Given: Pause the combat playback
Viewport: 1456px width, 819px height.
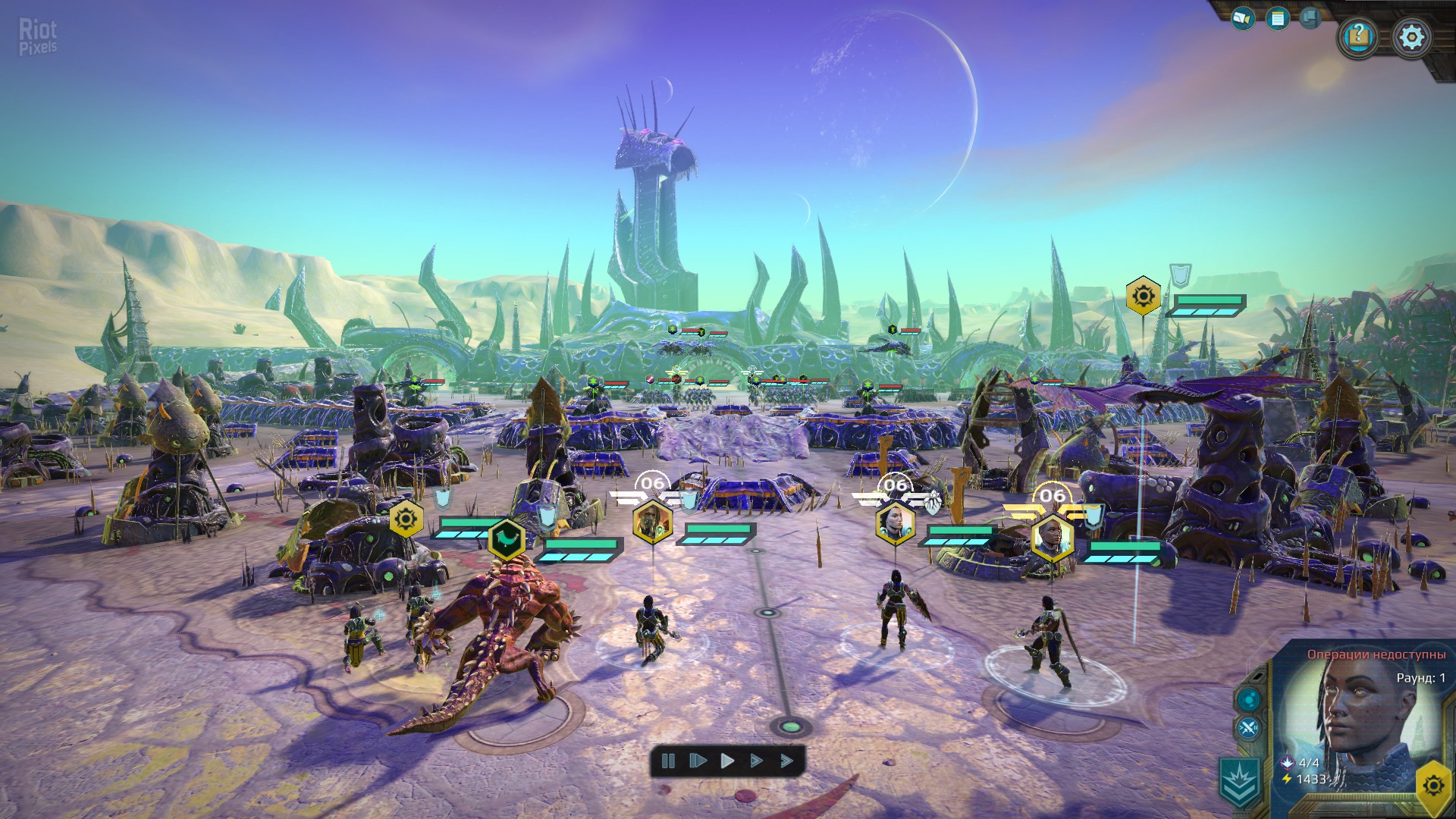Looking at the screenshot, I should click(x=668, y=761).
